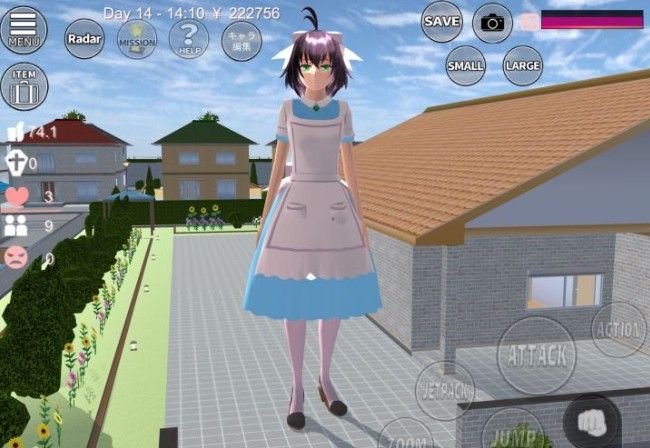
Task: Select the LARGE size button
Action: click(x=522, y=66)
